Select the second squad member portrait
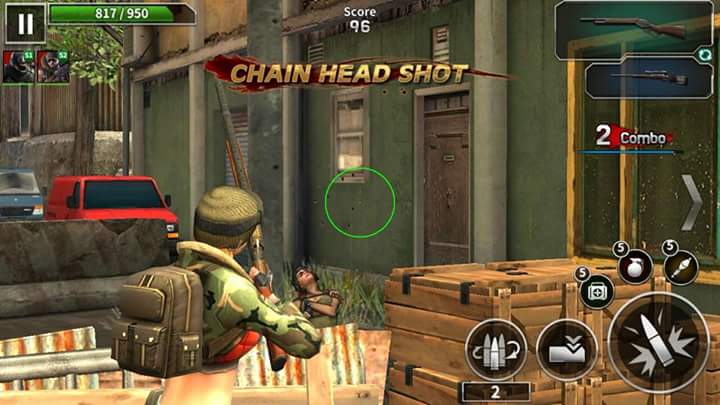This screenshot has height=405, width=720. coord(52,67)
